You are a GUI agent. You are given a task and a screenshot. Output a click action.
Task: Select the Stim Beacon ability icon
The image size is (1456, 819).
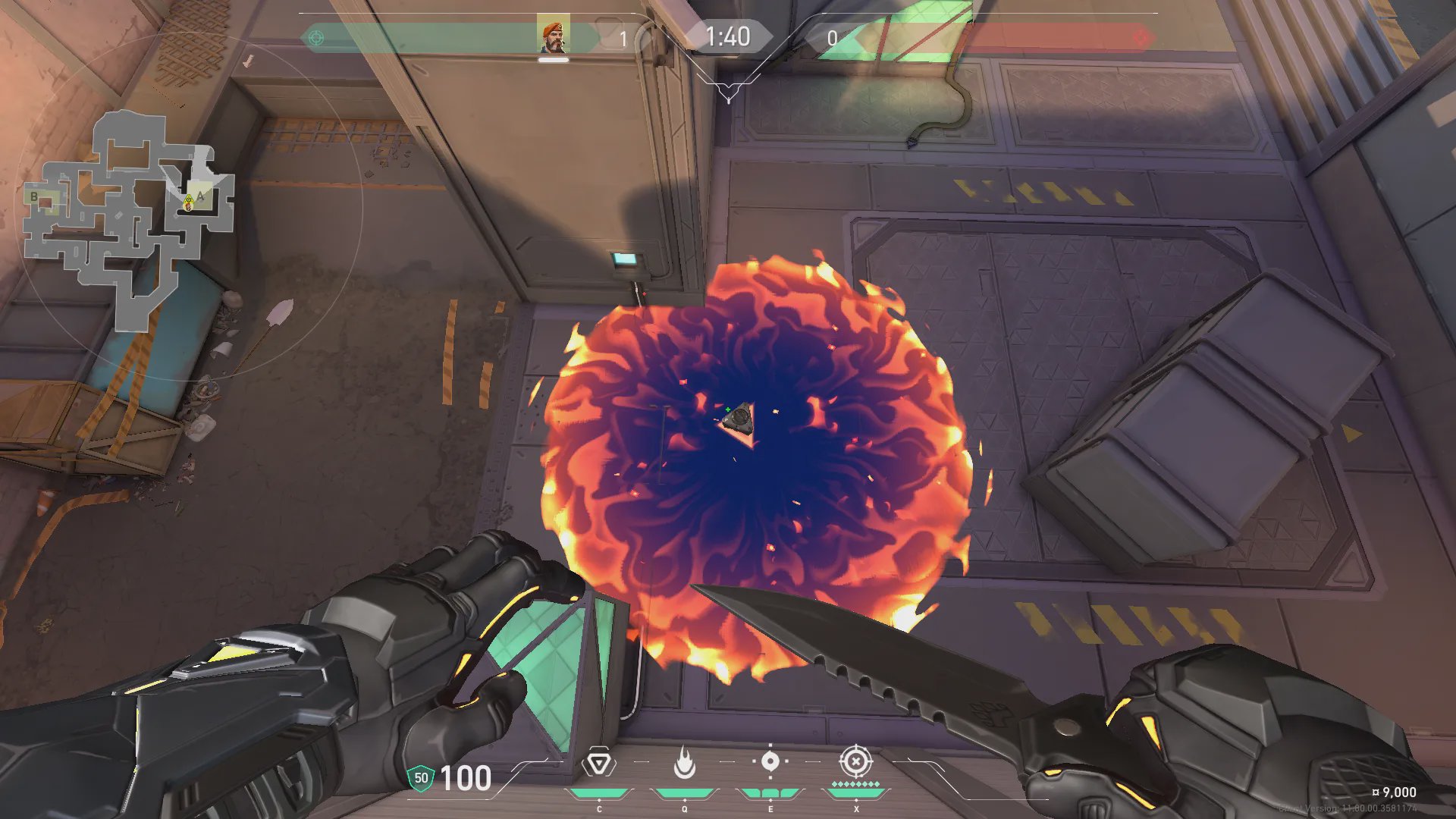click(x=599, y=763)
